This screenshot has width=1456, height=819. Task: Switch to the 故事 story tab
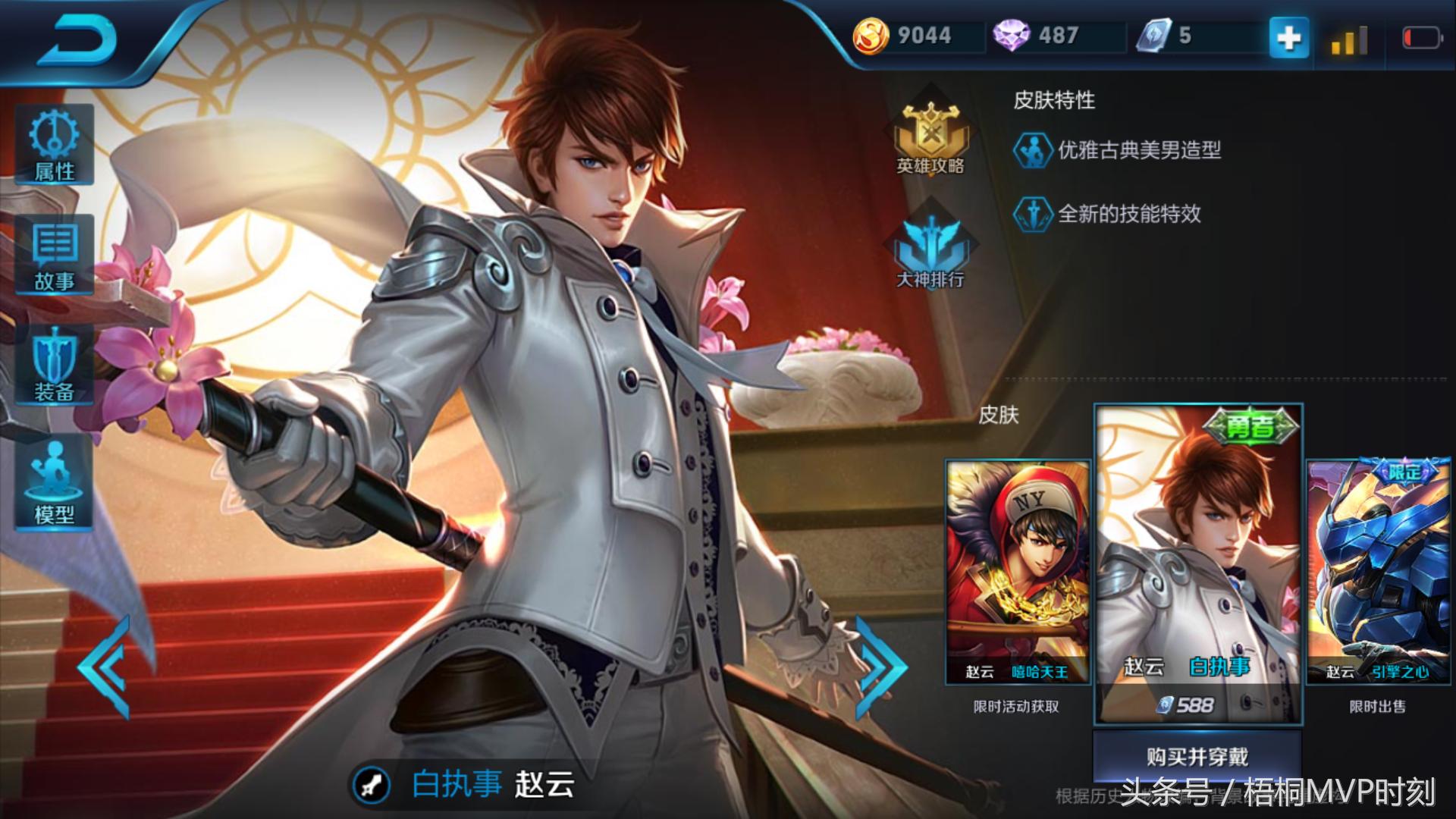(54, 255)
